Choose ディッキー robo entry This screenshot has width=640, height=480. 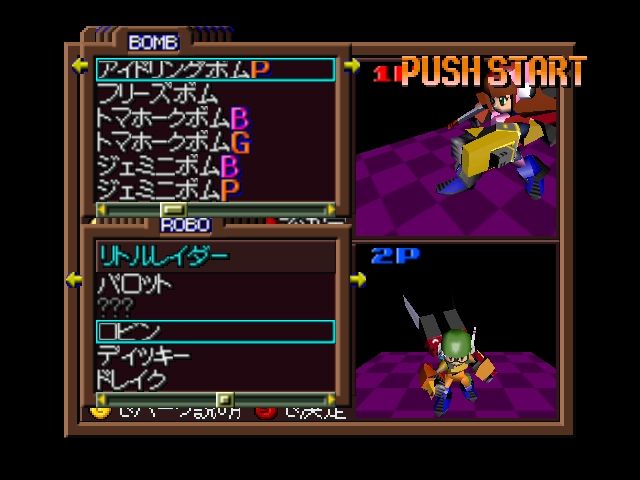[x=143, y=355]
